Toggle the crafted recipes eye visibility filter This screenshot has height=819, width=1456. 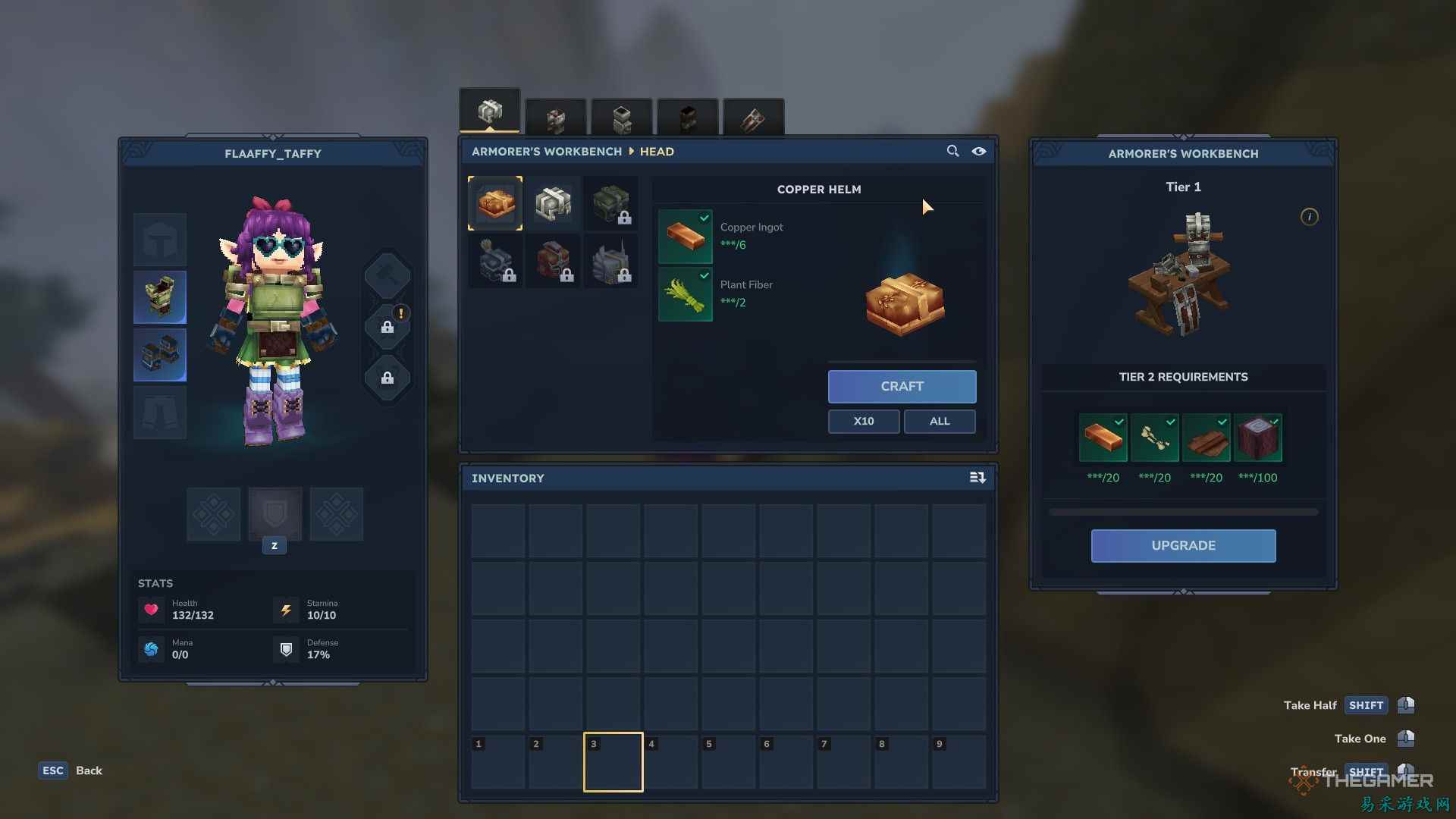[x=979, y=152]
